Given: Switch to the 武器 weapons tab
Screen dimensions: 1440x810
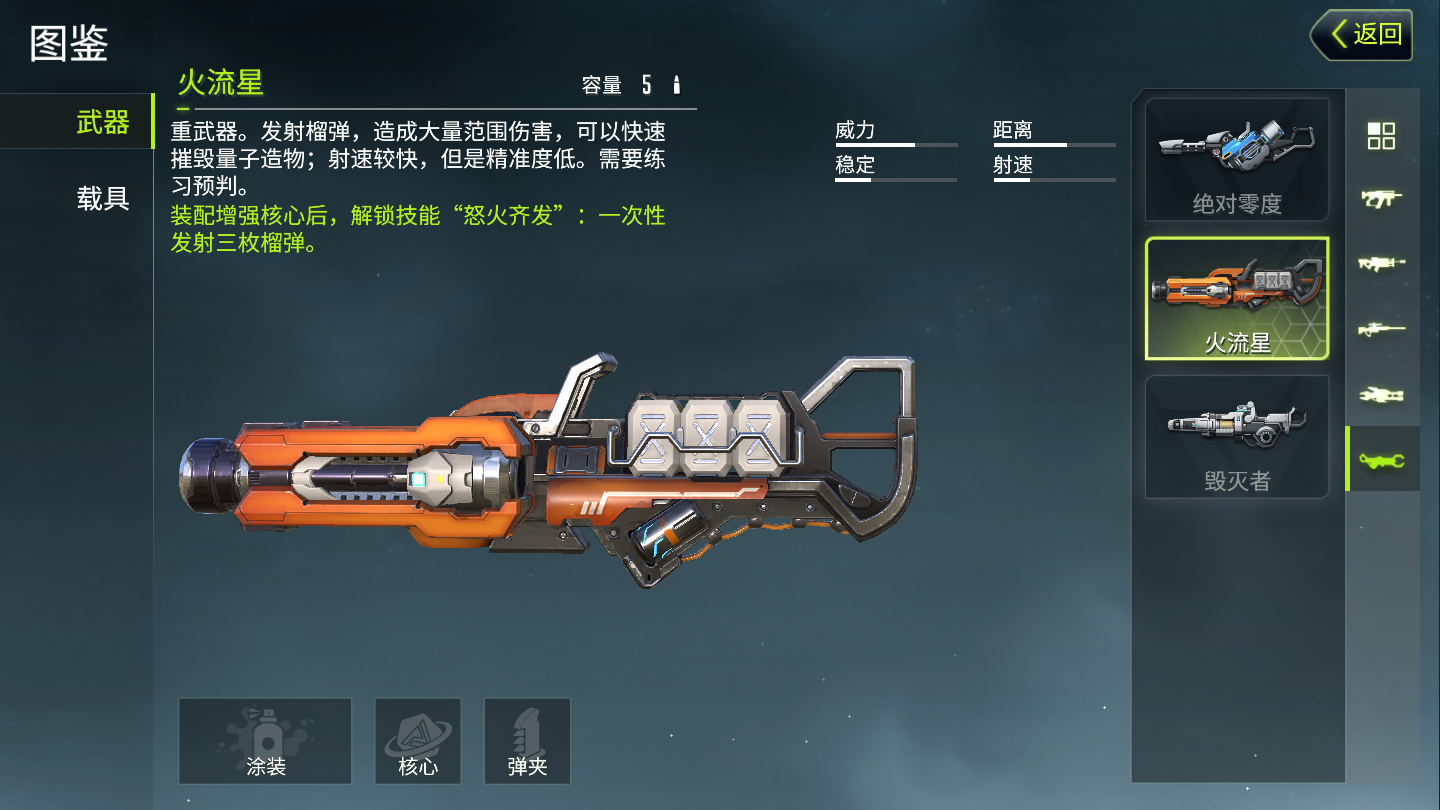Looking at the screenshot, I should (x=102, y=122).
